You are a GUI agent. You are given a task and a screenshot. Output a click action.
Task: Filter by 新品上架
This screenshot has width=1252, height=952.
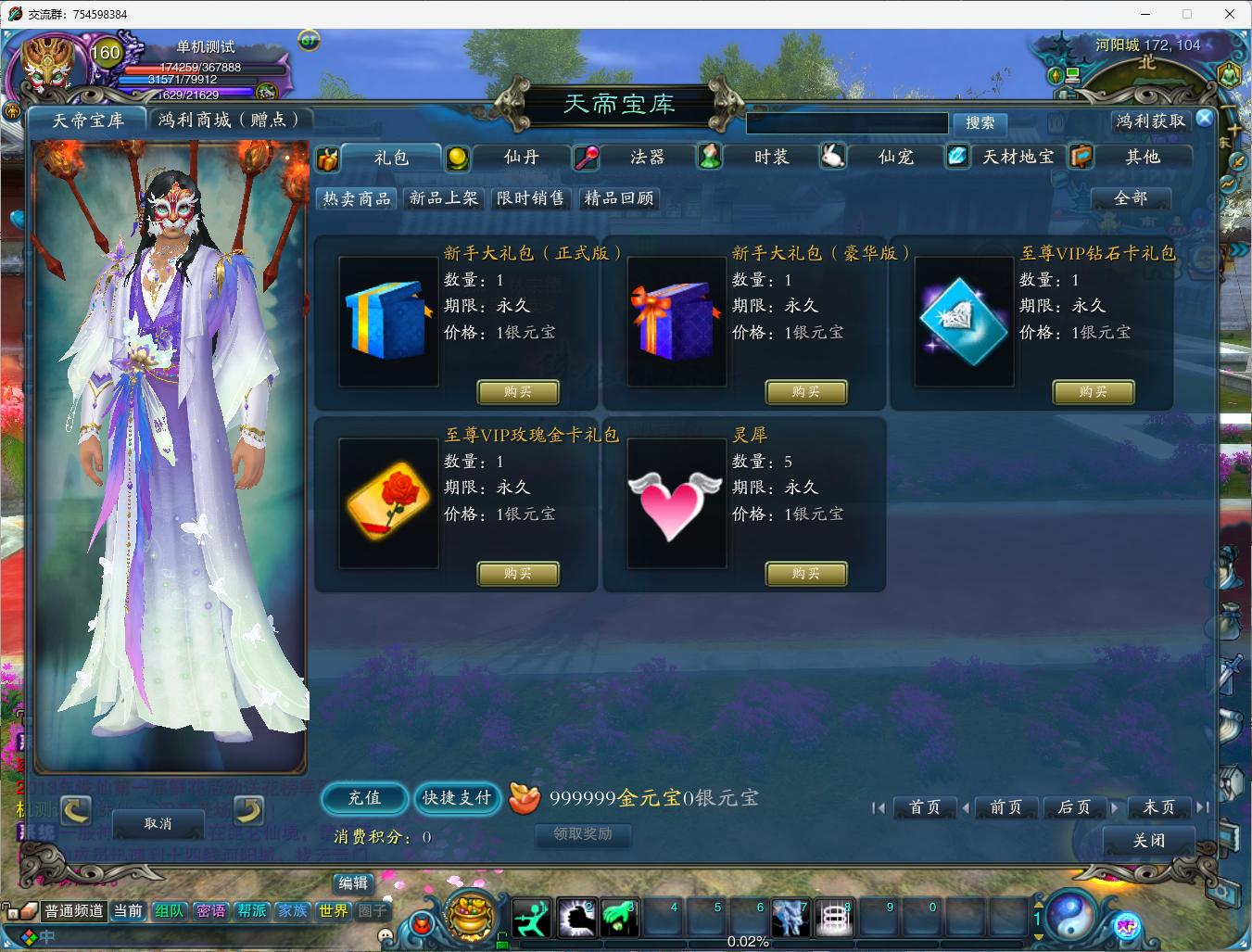pos(444,198)
